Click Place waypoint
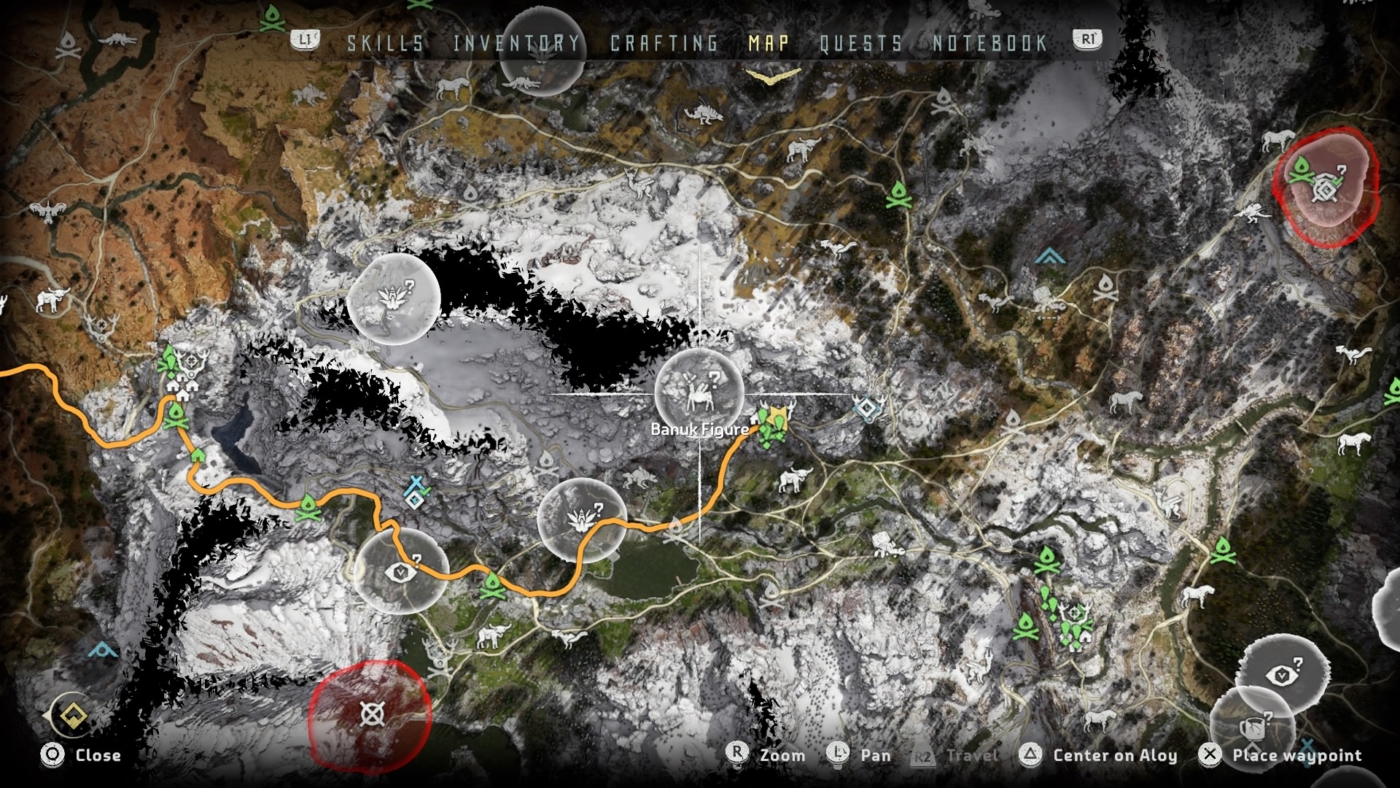Image resolution: width=1400 pixels, height=788 pixels. click(x=1295, y=756)
